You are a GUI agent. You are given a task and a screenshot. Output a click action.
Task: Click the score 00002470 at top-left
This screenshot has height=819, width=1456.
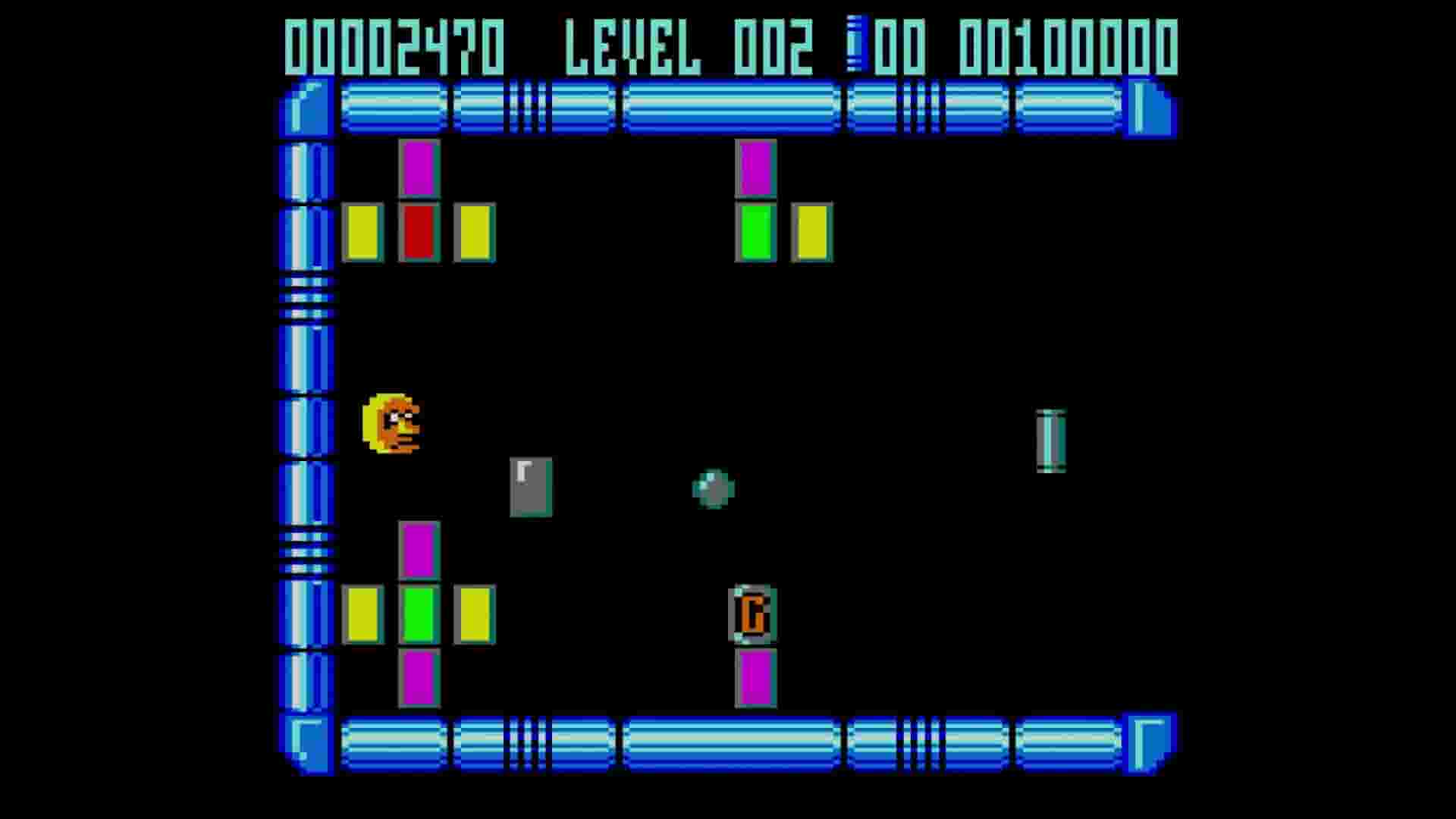tap(394, 45)
